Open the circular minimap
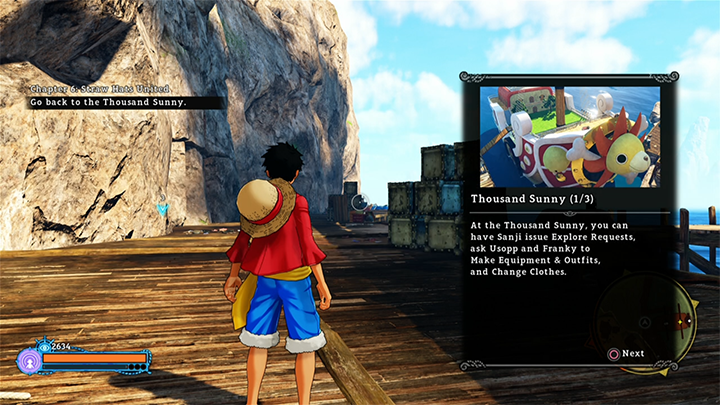This screenshot has height=405, width=720. pyautogui.click(x=648, y=322)
